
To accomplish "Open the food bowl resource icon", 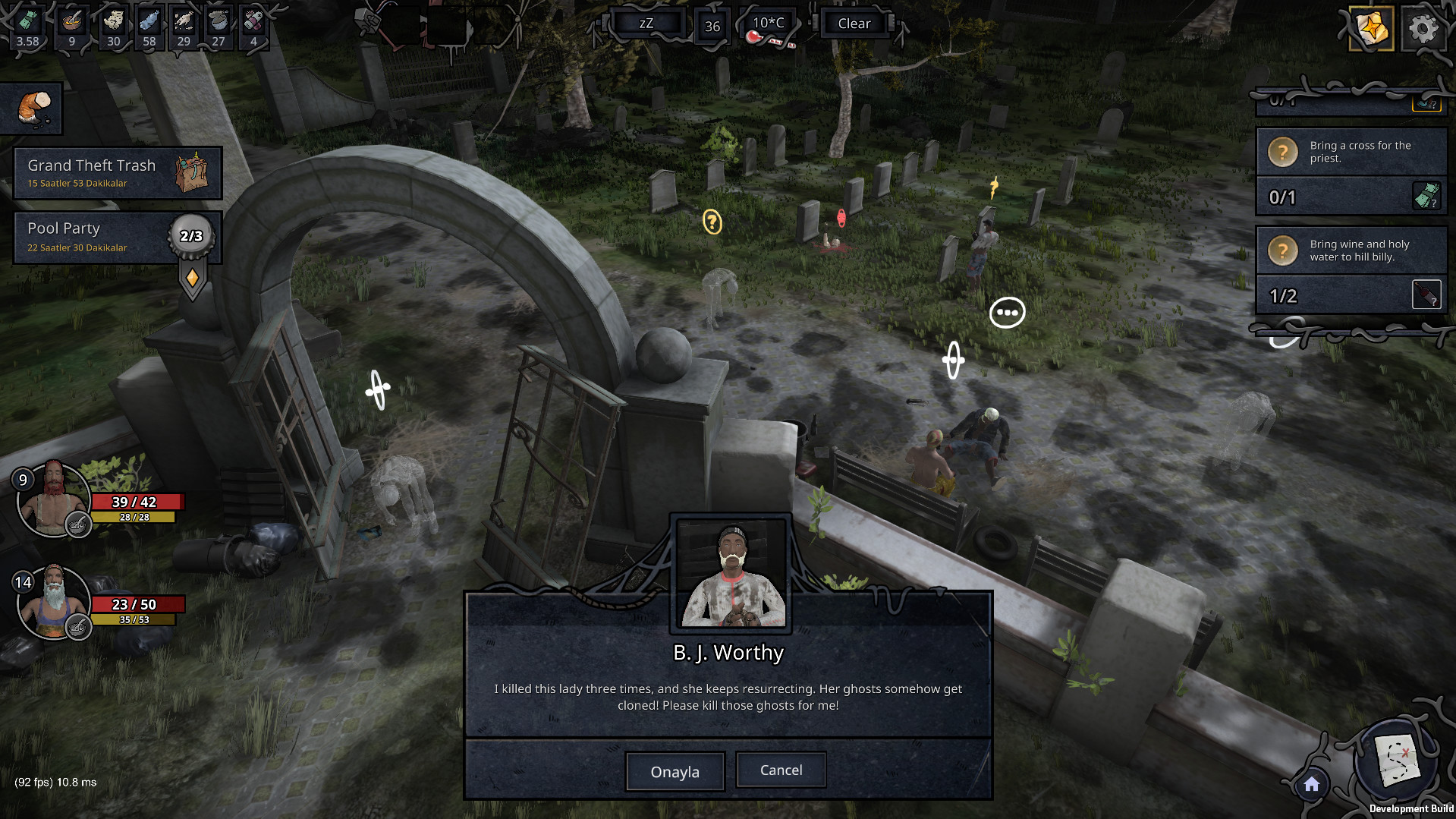I will [x=71, y=21].
